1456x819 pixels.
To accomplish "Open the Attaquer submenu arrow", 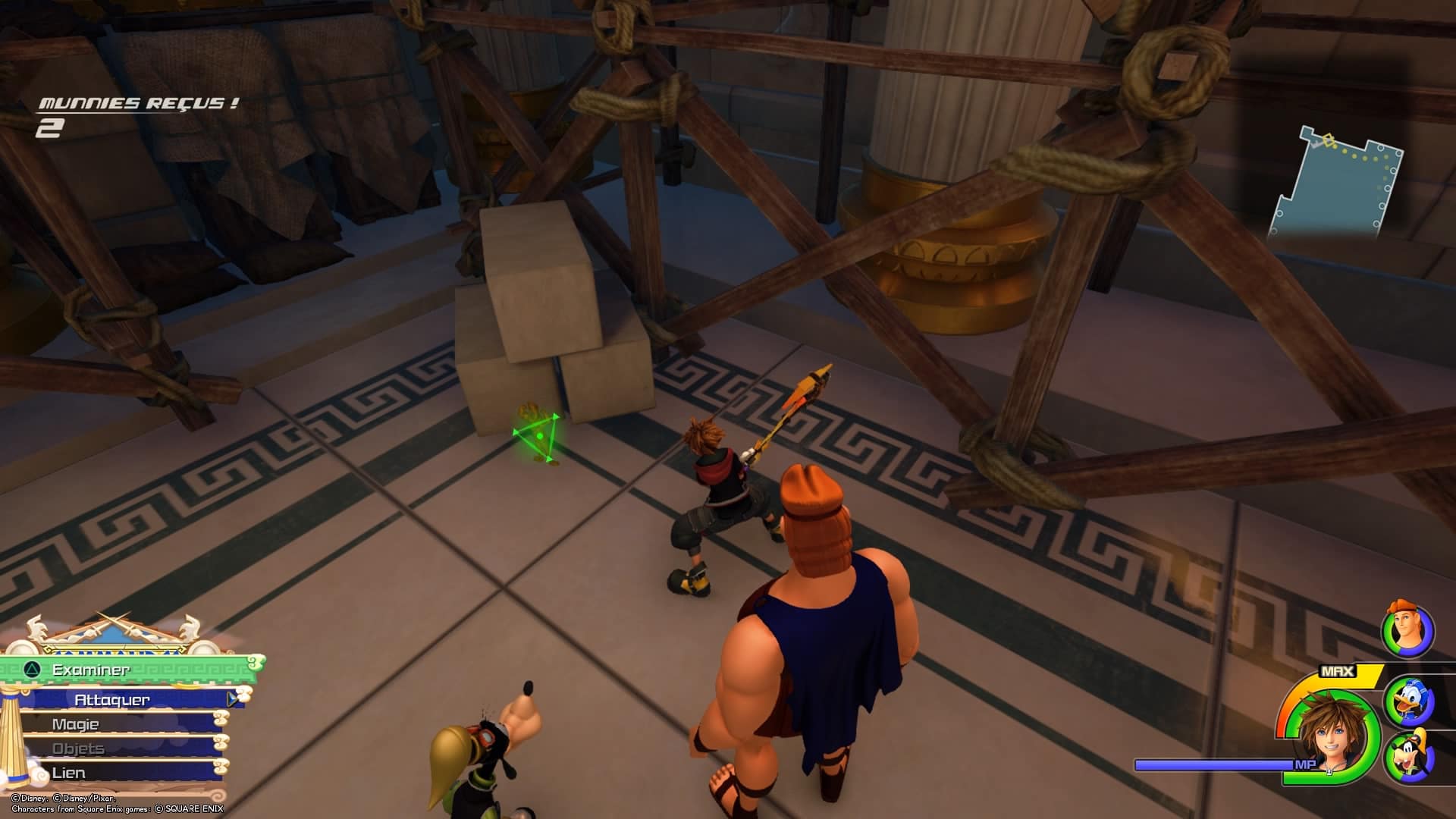I will pos(231,700).
